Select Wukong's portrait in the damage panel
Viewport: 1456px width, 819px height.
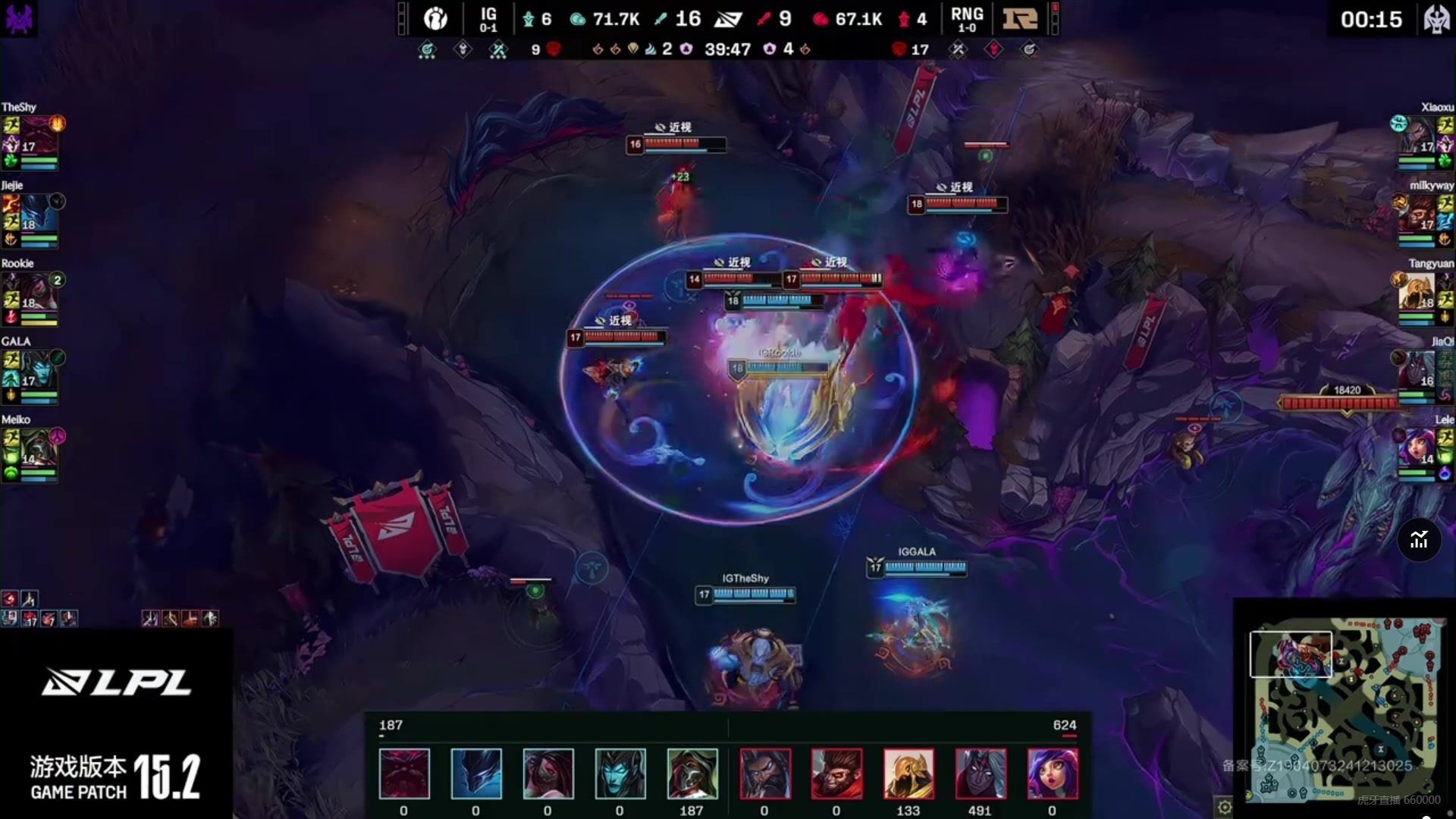point(836,773)
